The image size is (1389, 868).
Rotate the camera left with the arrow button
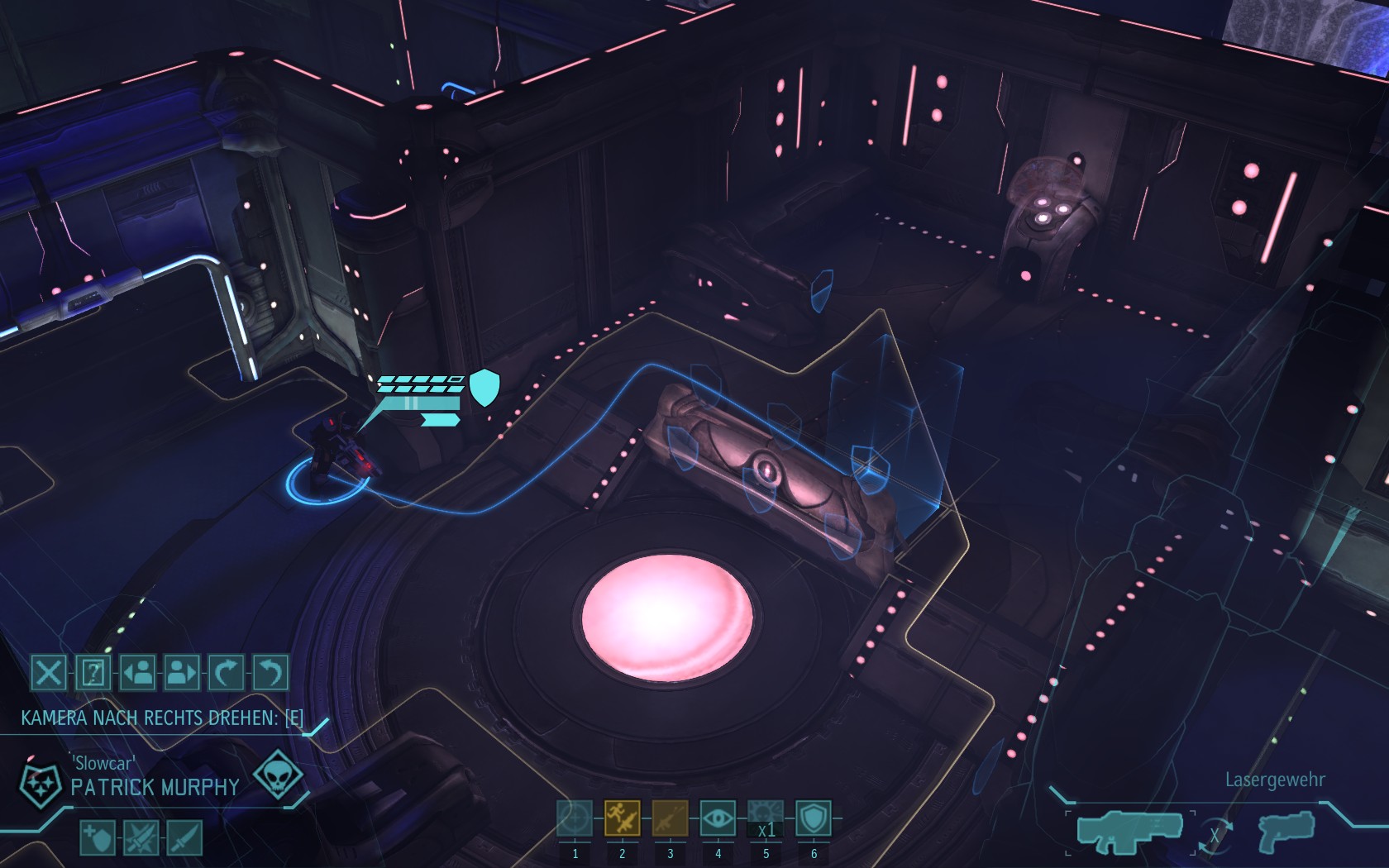coord(270,673)
